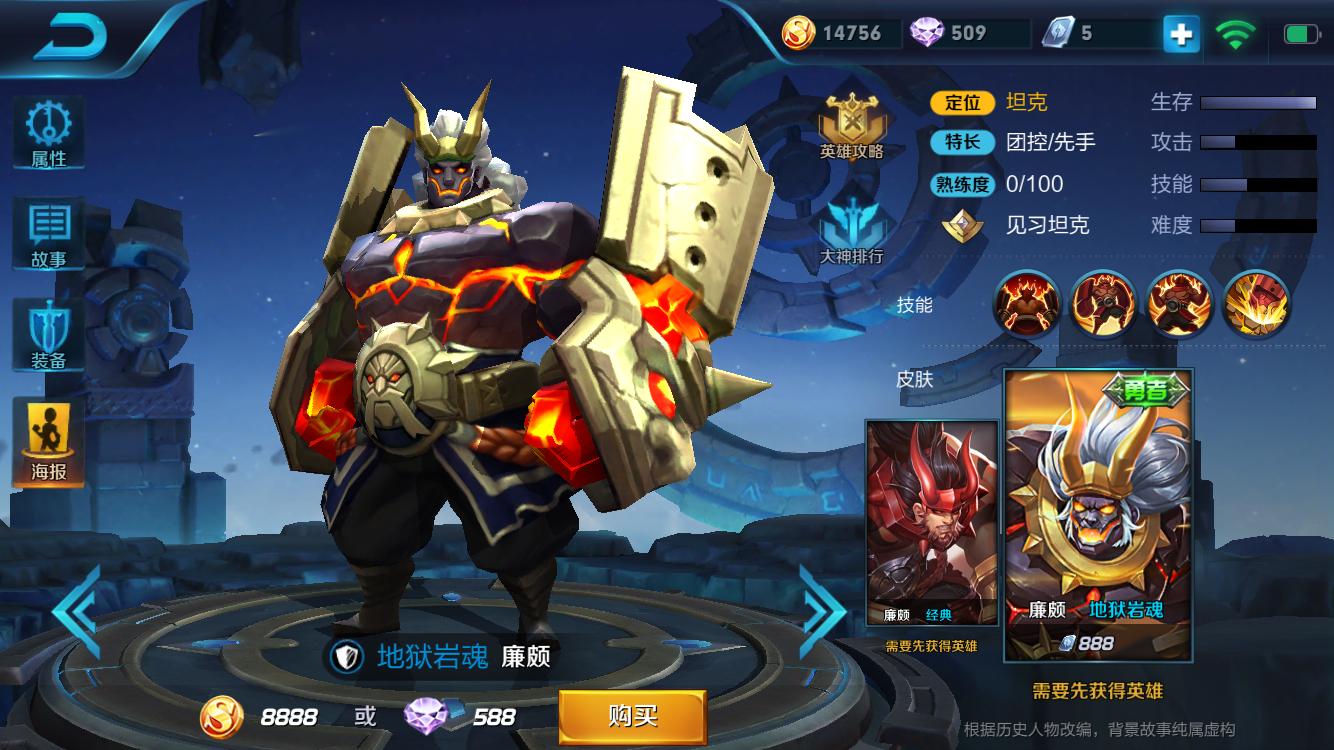Click the 购买 purchase button
Viewport: 1334px width, 750px height.
pos(632,716)
